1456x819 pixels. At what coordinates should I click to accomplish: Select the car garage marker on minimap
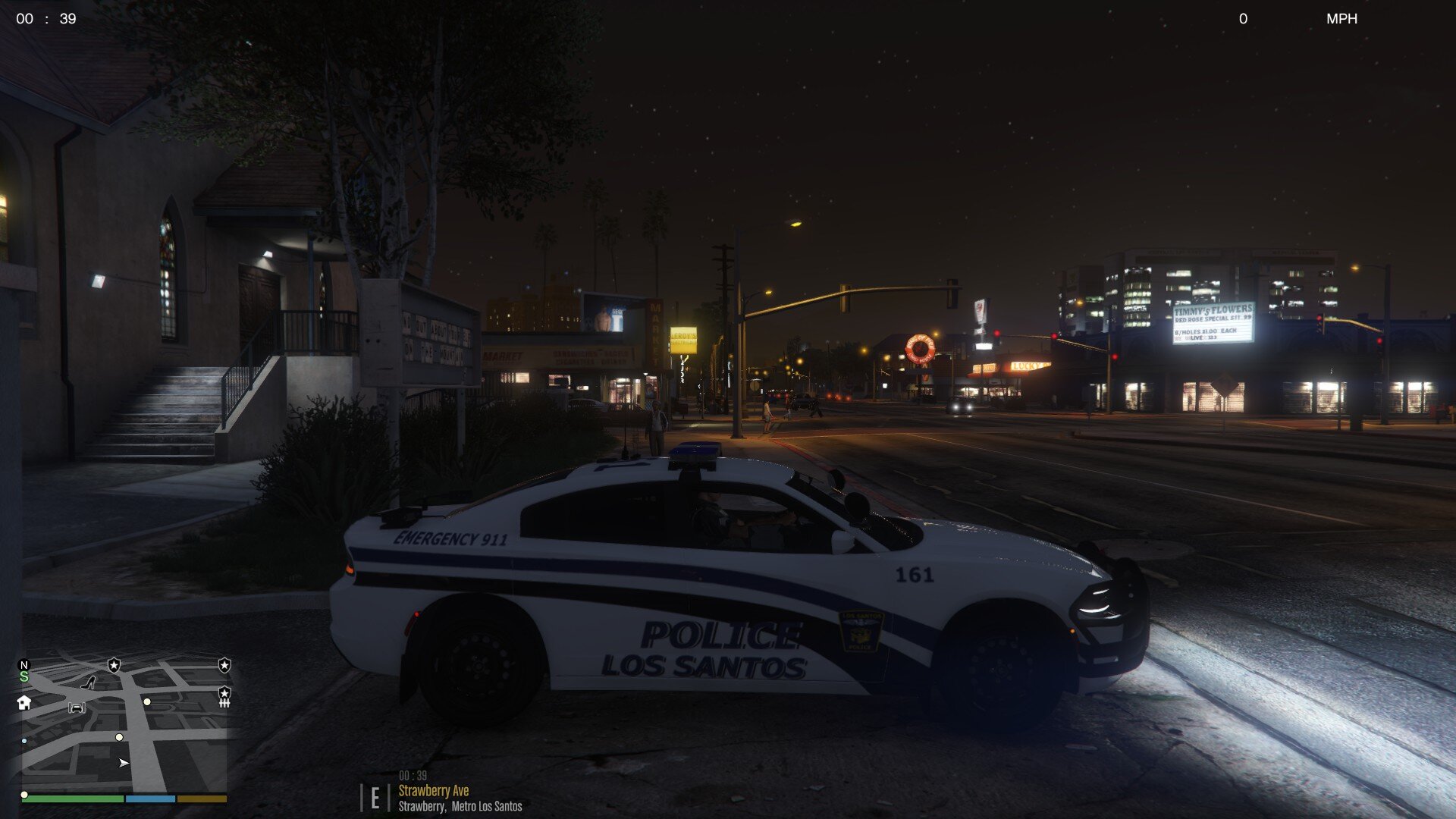point(77,708)
